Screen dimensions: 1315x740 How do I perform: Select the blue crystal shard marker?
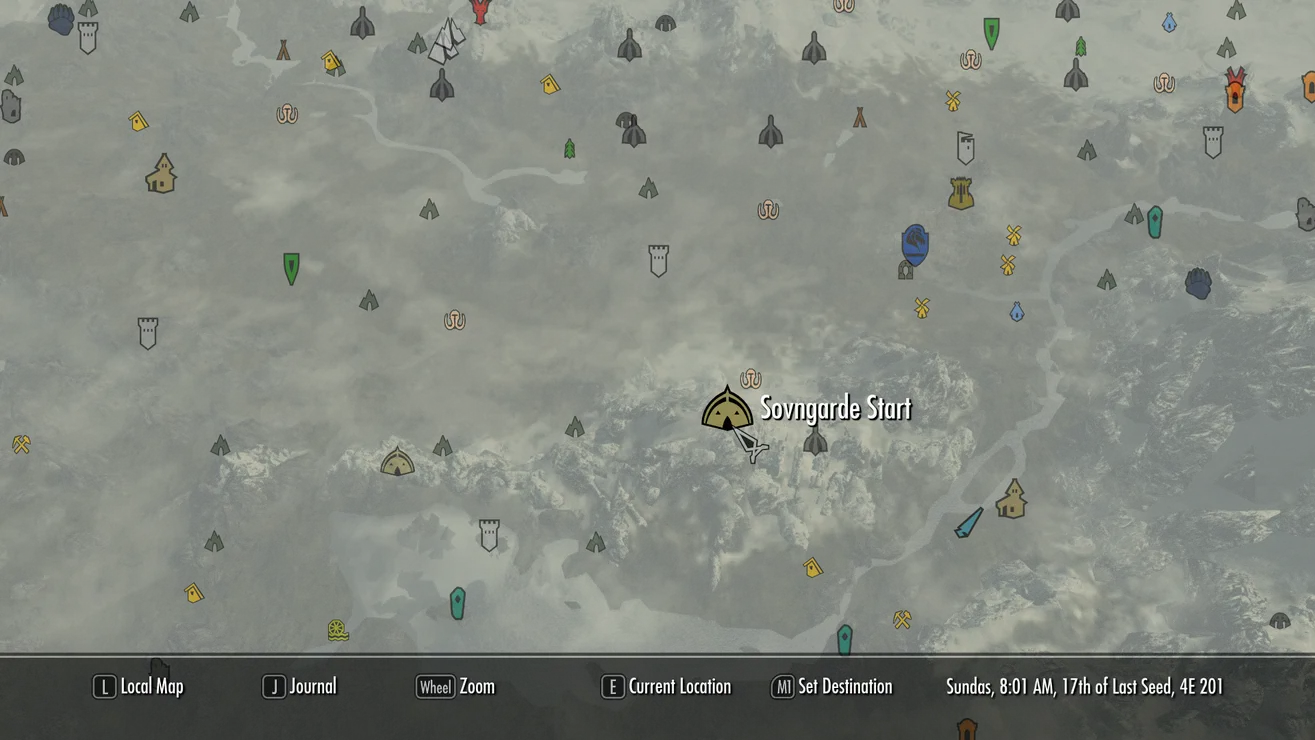click(968, 522)
